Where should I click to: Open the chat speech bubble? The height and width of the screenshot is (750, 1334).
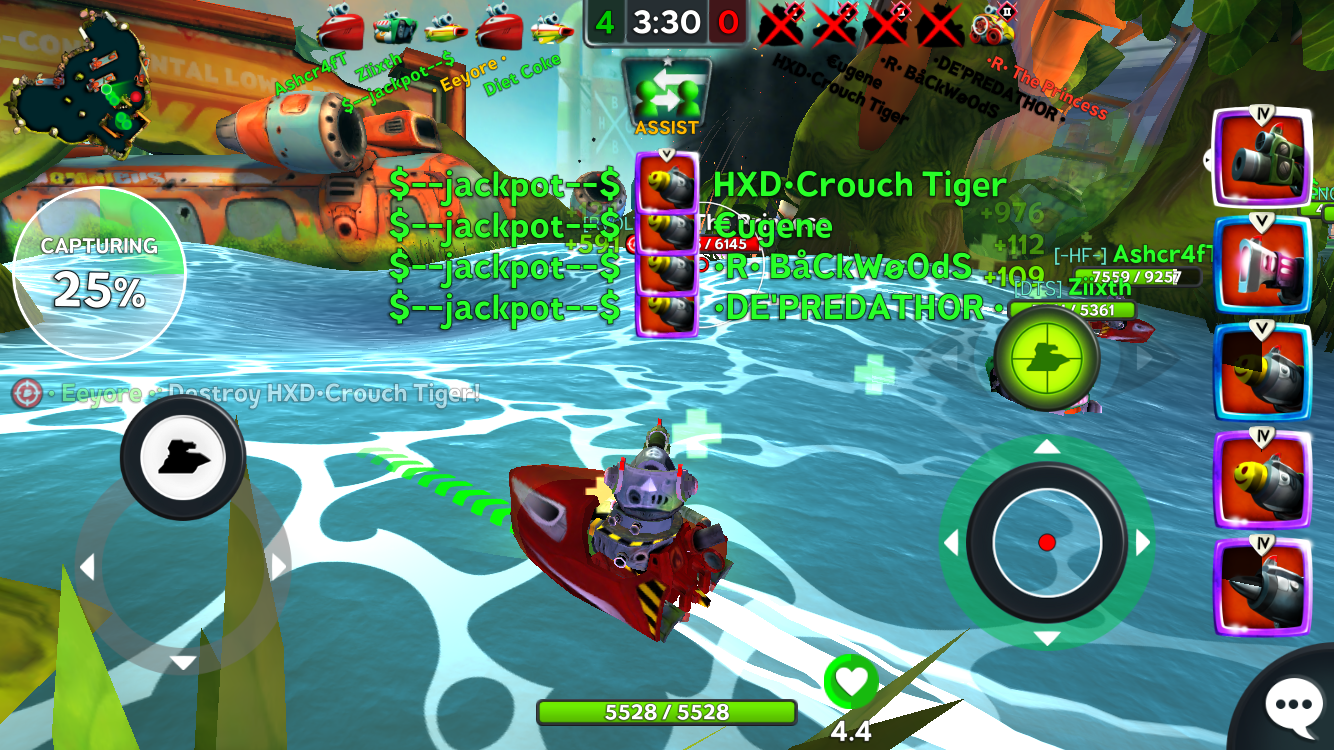(x=1294, y=707)
